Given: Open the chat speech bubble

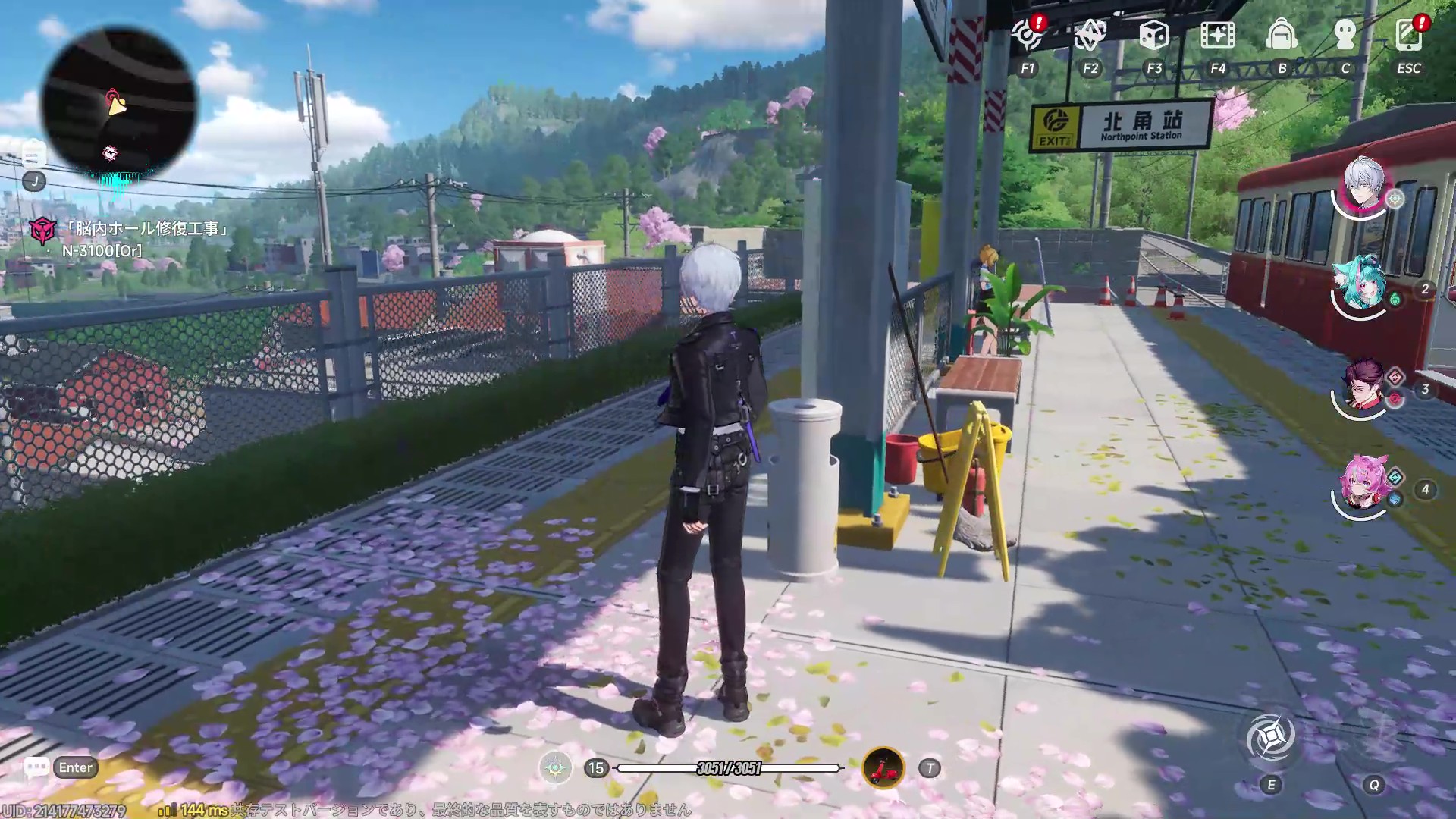Looking at the screenshot, I should tap(36, 767).
